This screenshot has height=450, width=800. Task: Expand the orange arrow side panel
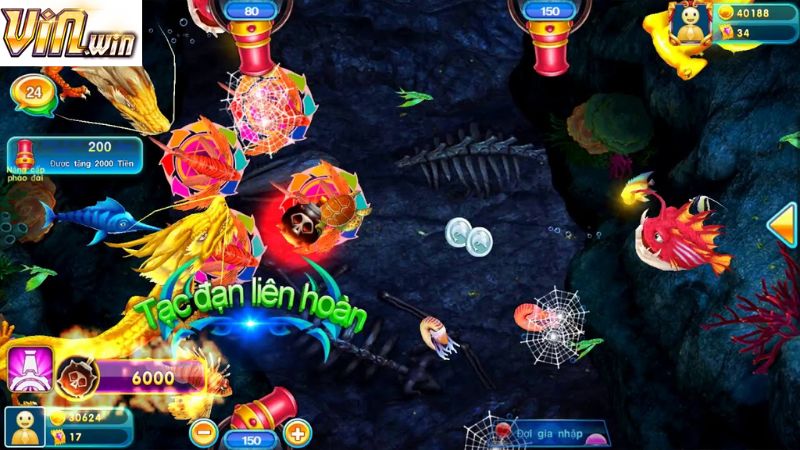782,224
